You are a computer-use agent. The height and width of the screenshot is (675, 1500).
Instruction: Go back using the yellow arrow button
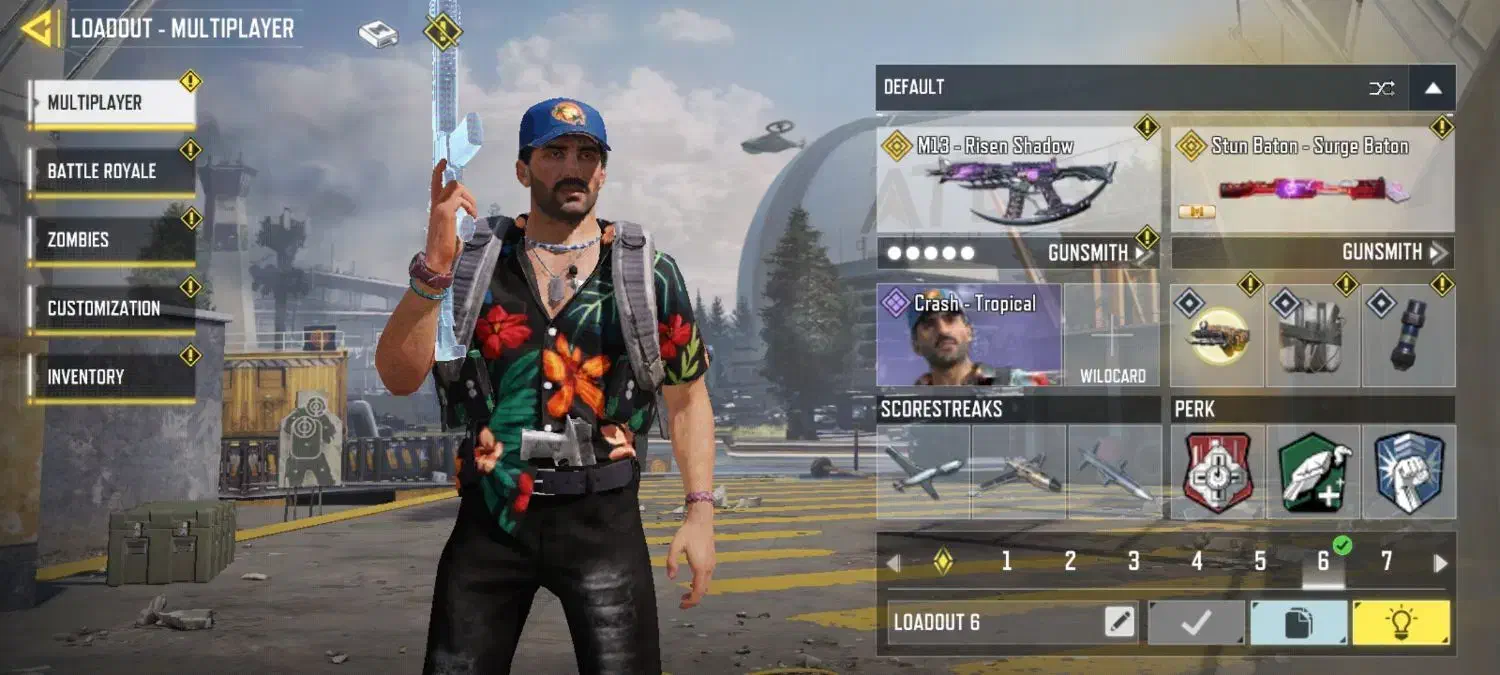pyautogui.click(x=38, y=28)
